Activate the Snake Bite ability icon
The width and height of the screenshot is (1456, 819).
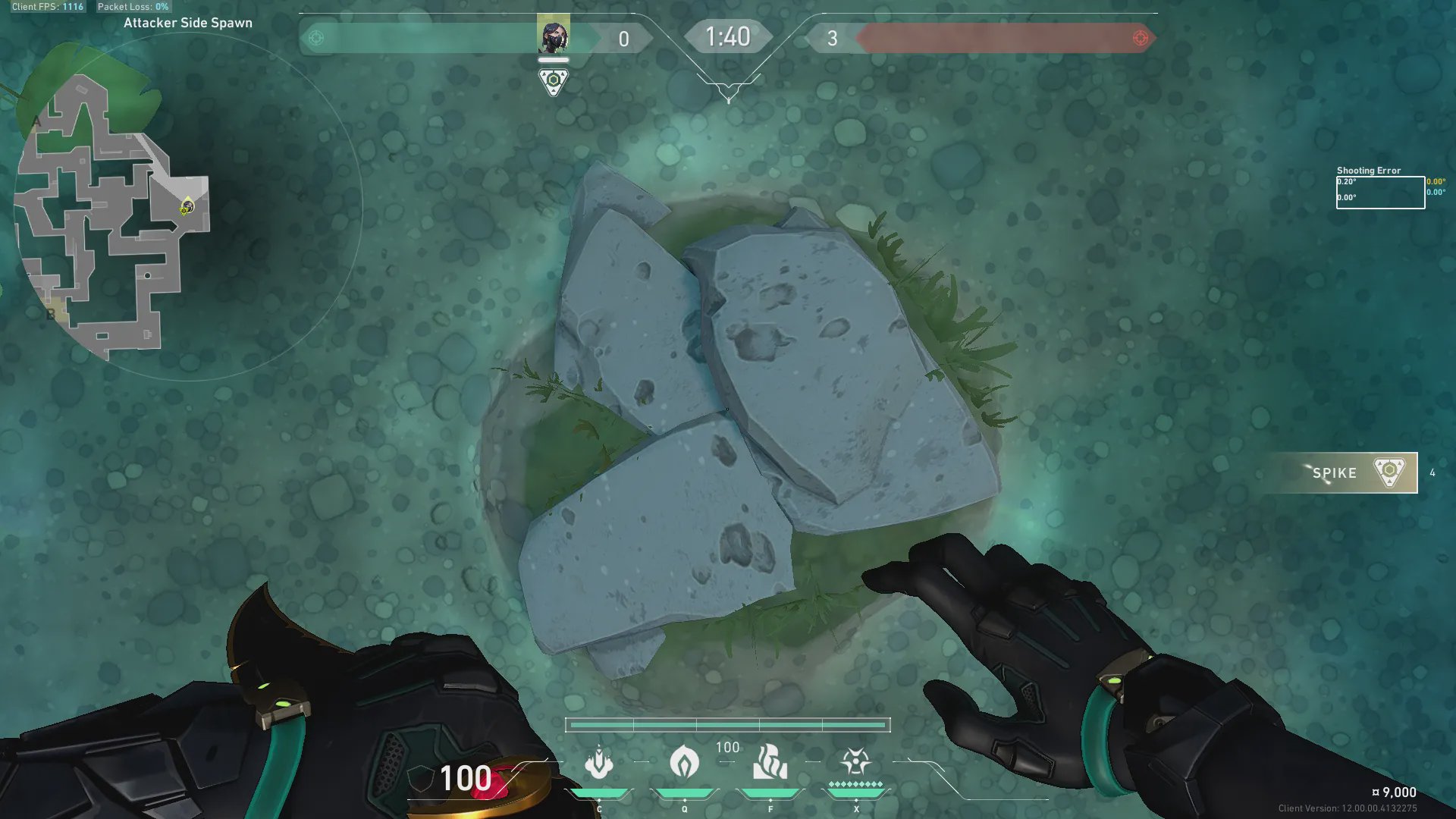point(599,762)
